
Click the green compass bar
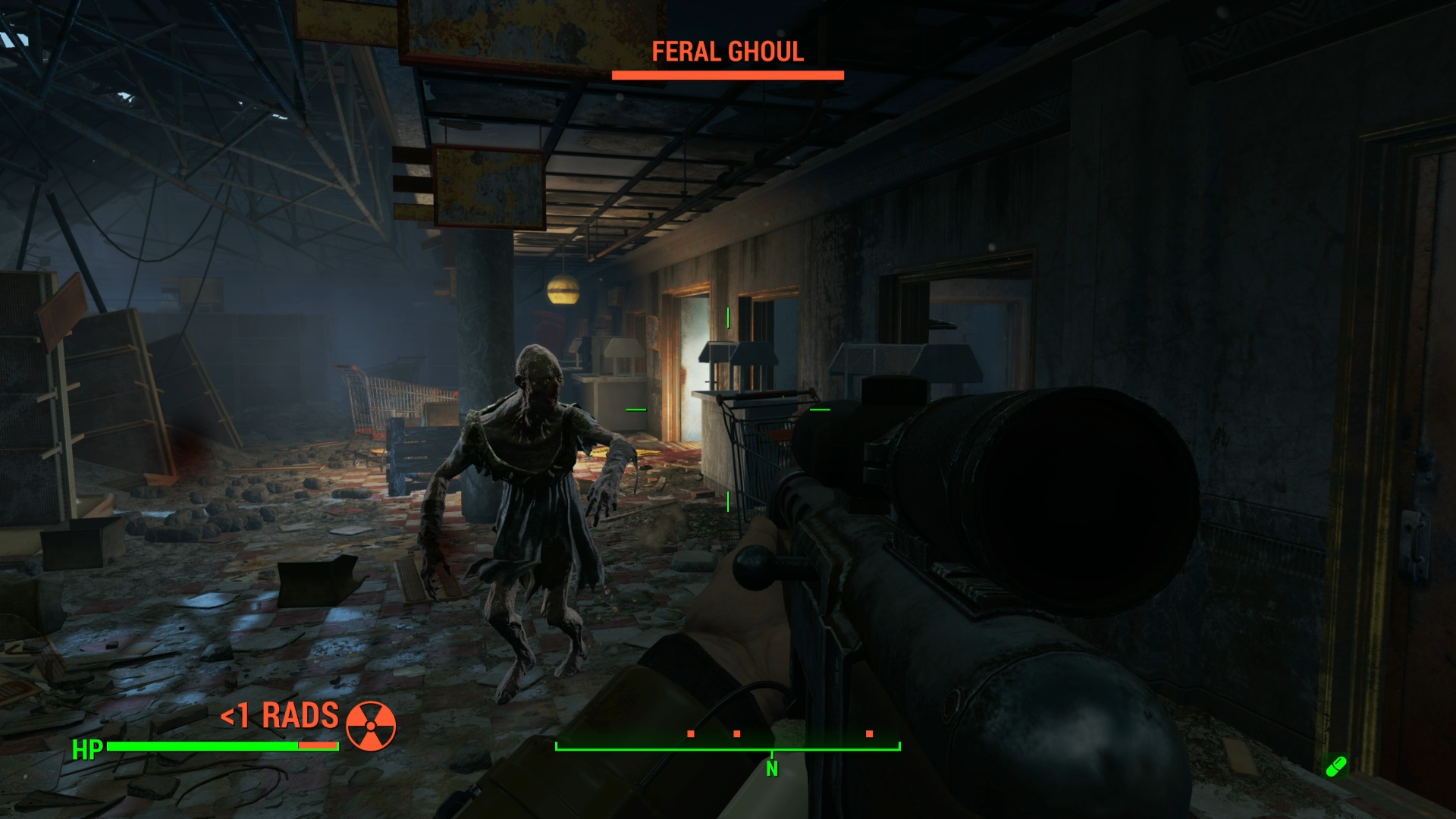pos(728,748)
